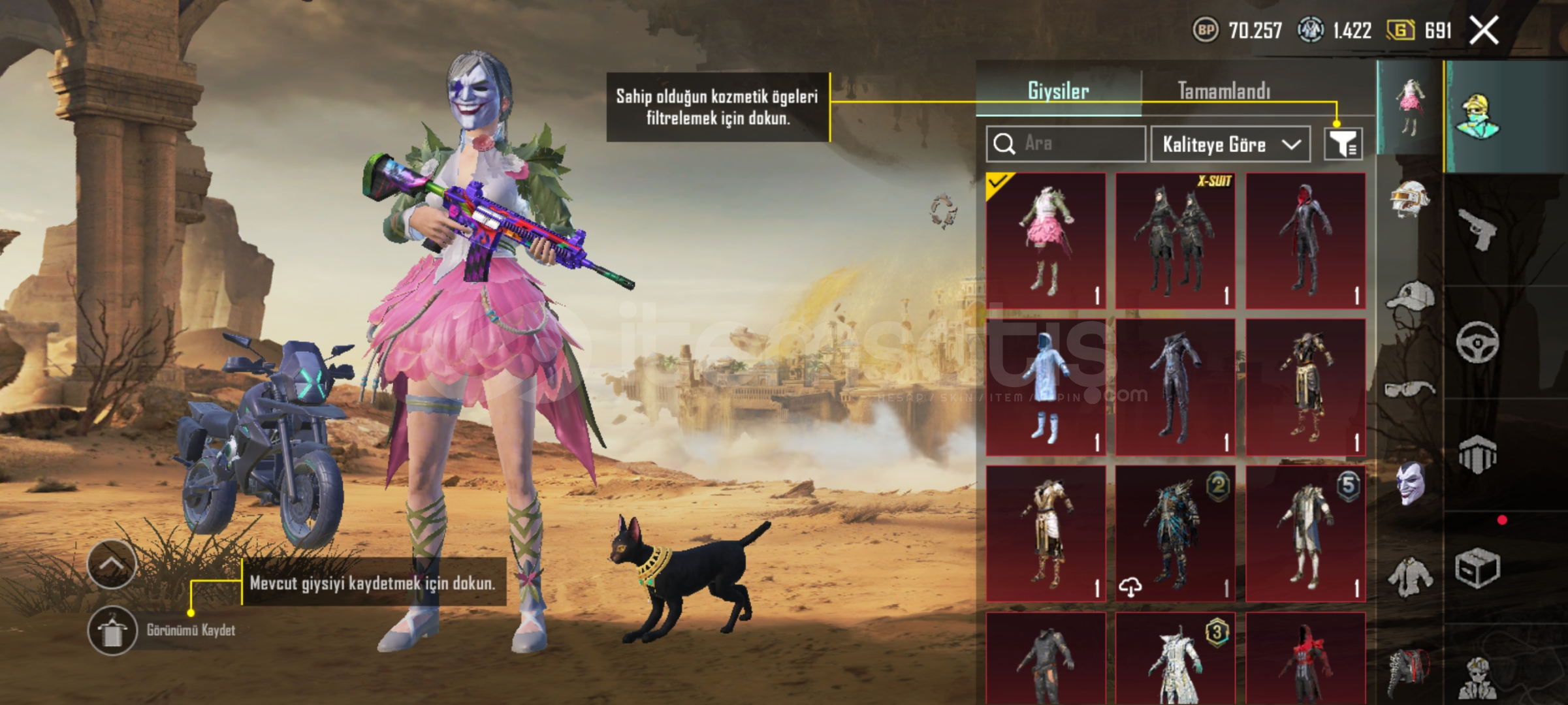This screenshot has width=1568, height=705.
Task: Pick the outfit with level 5 badge
Action: click(x=1305, y=533)
